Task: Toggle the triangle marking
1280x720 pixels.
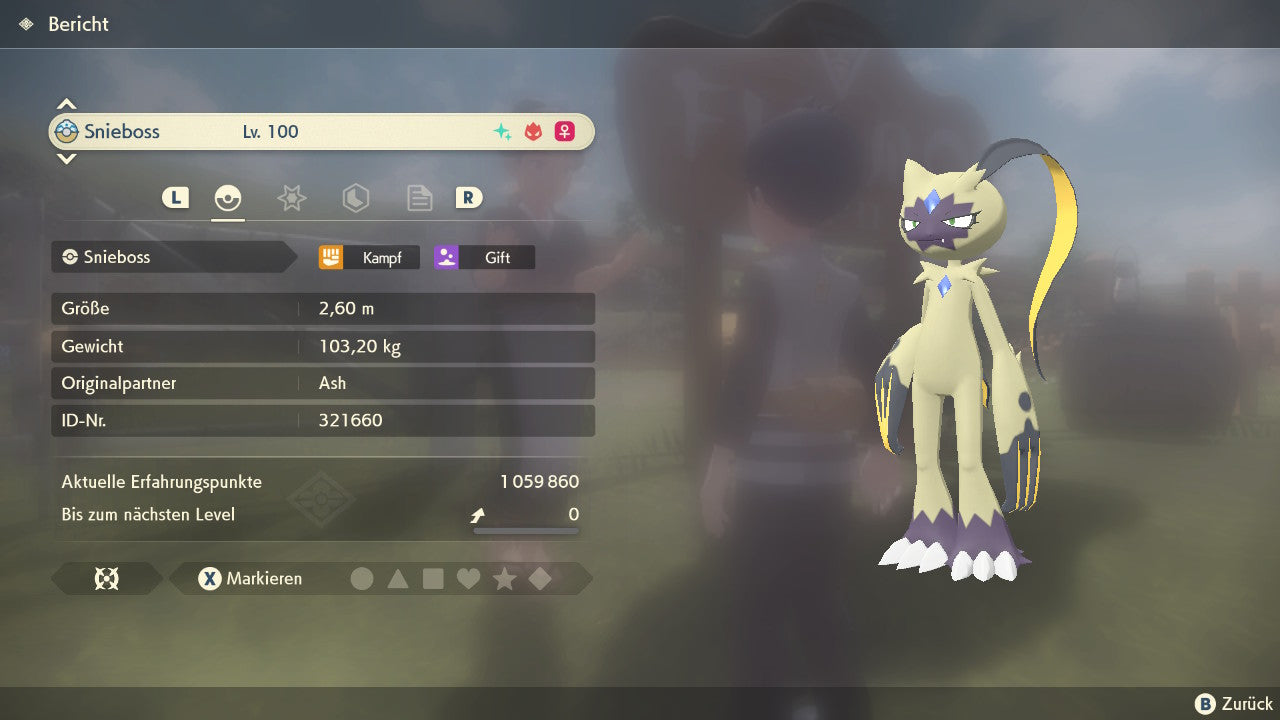Action: click(398, 578)
